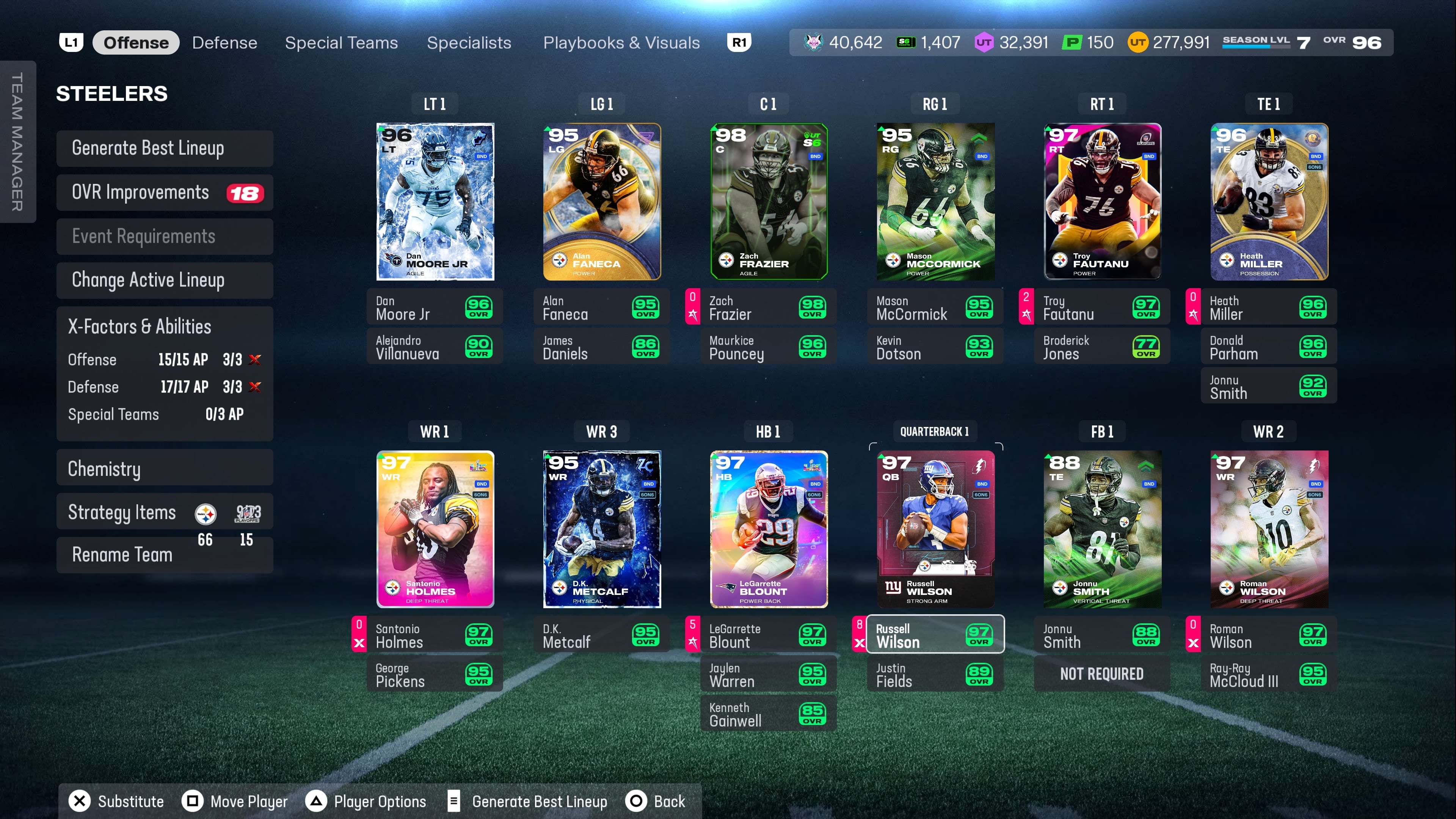Viewport: 1456px width, 819px height.
Task: Open the Special Teams tab
Action: pyautogui.click(x=341, y=43)
